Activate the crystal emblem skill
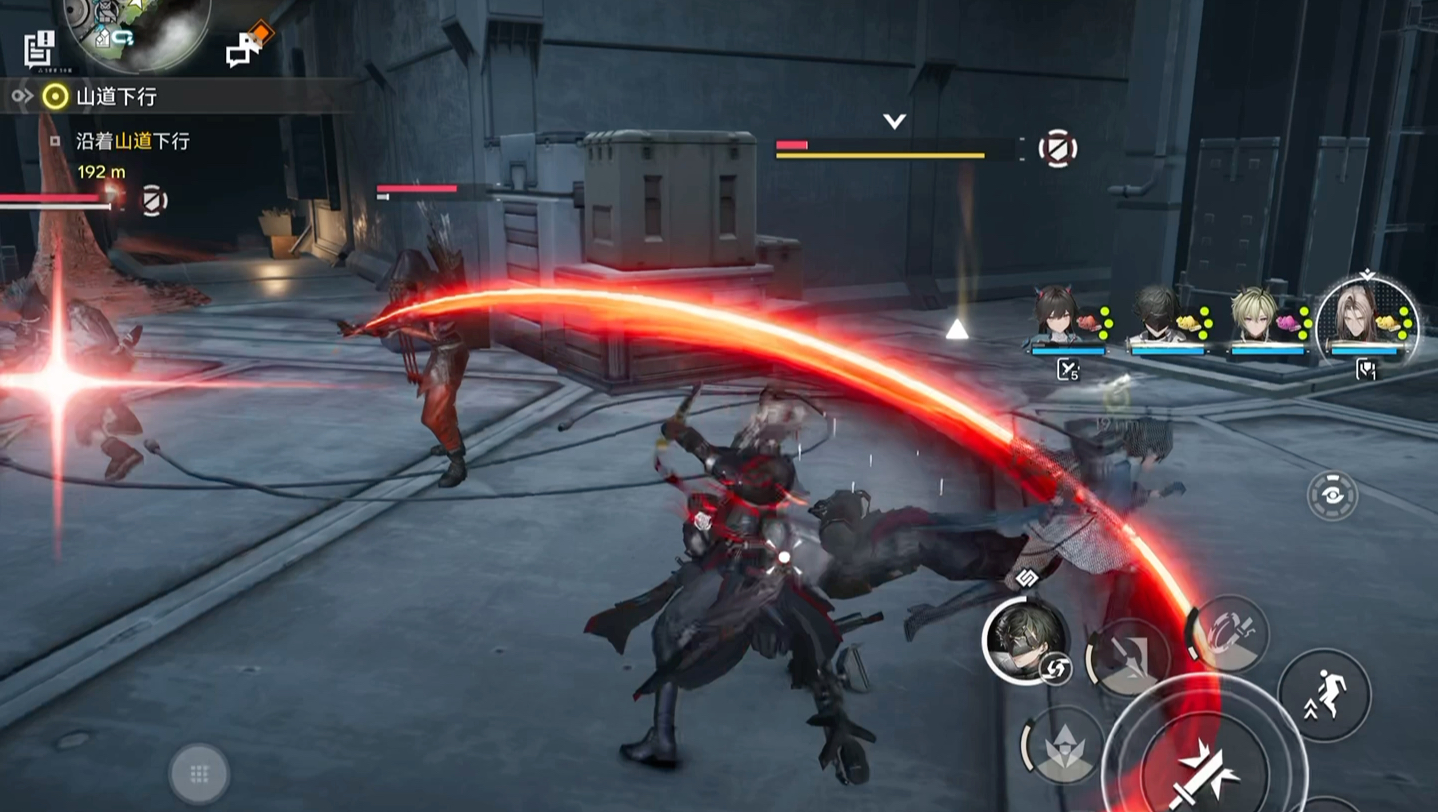 pyautogui.click(x=1062, y=746)
